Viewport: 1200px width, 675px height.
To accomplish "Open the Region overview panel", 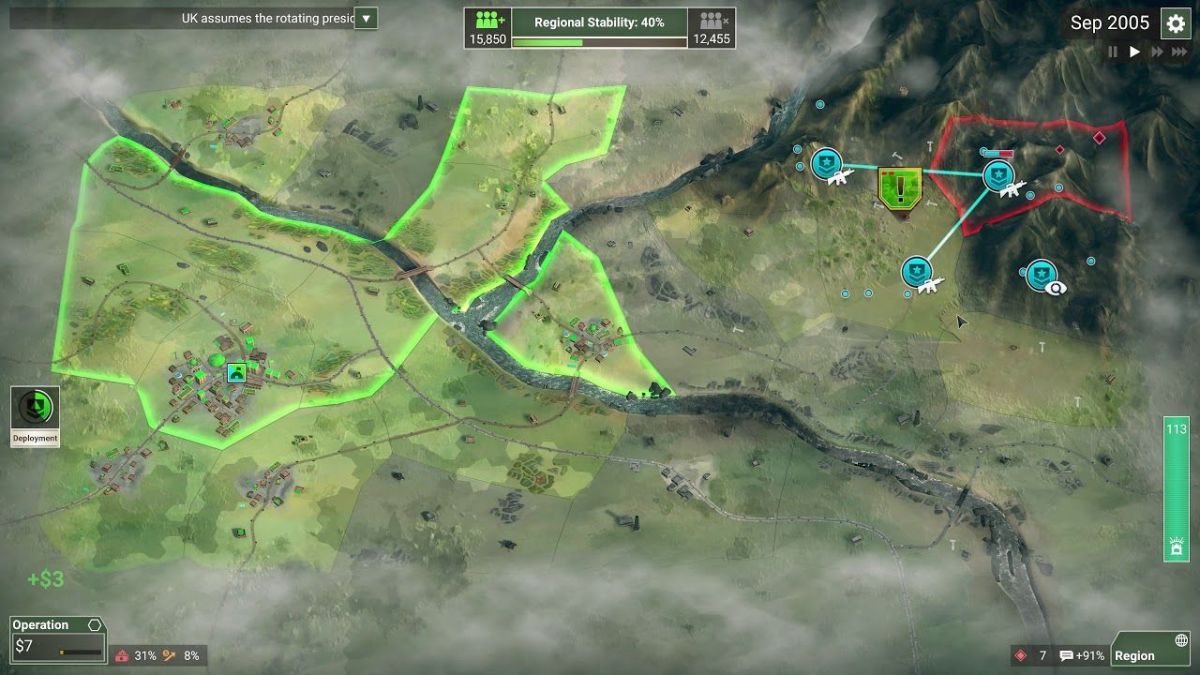I will click(1150, 648).
